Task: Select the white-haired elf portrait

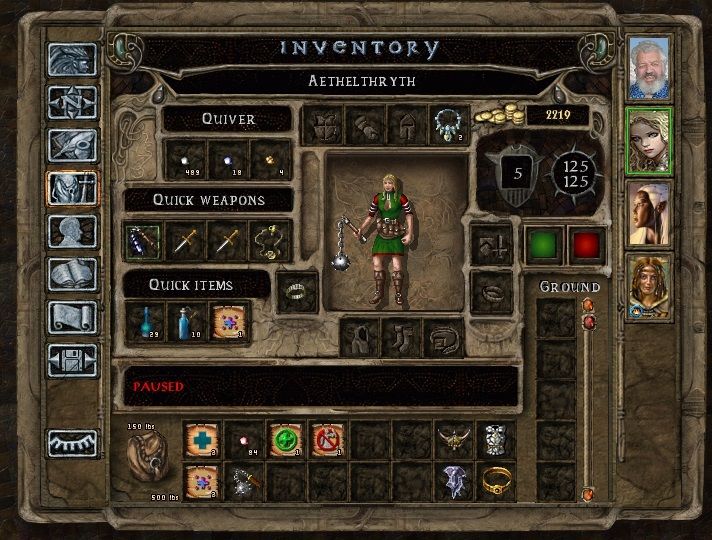Action: tap(648, 212)
